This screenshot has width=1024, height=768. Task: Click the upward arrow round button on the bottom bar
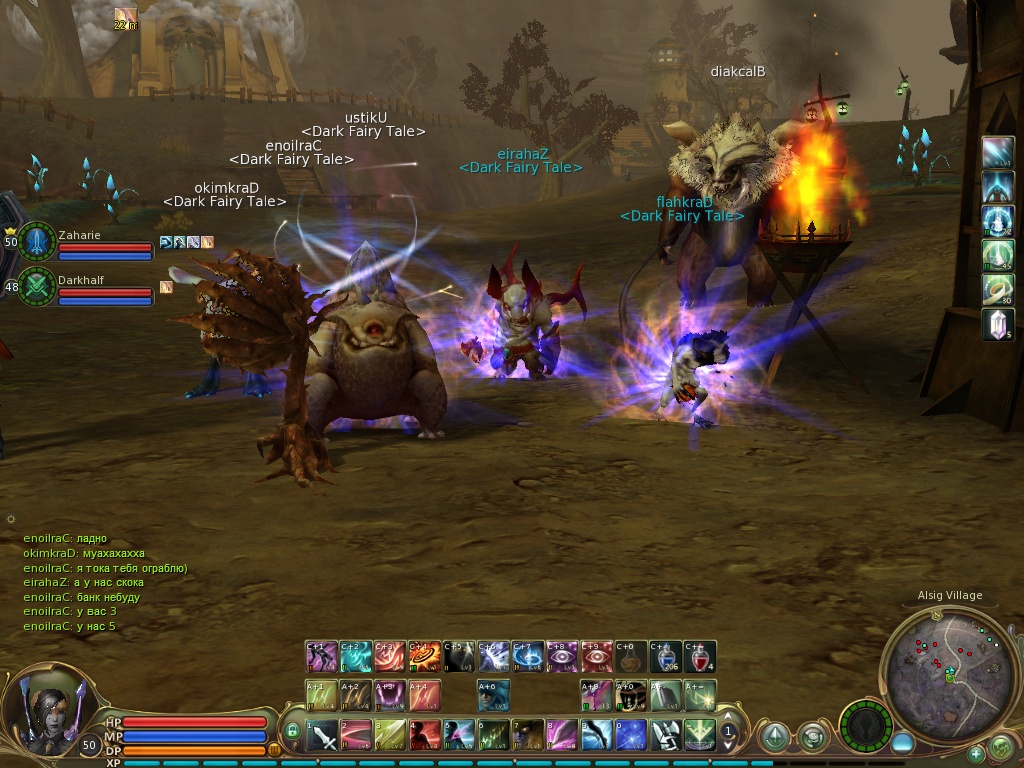pos(774,738)
